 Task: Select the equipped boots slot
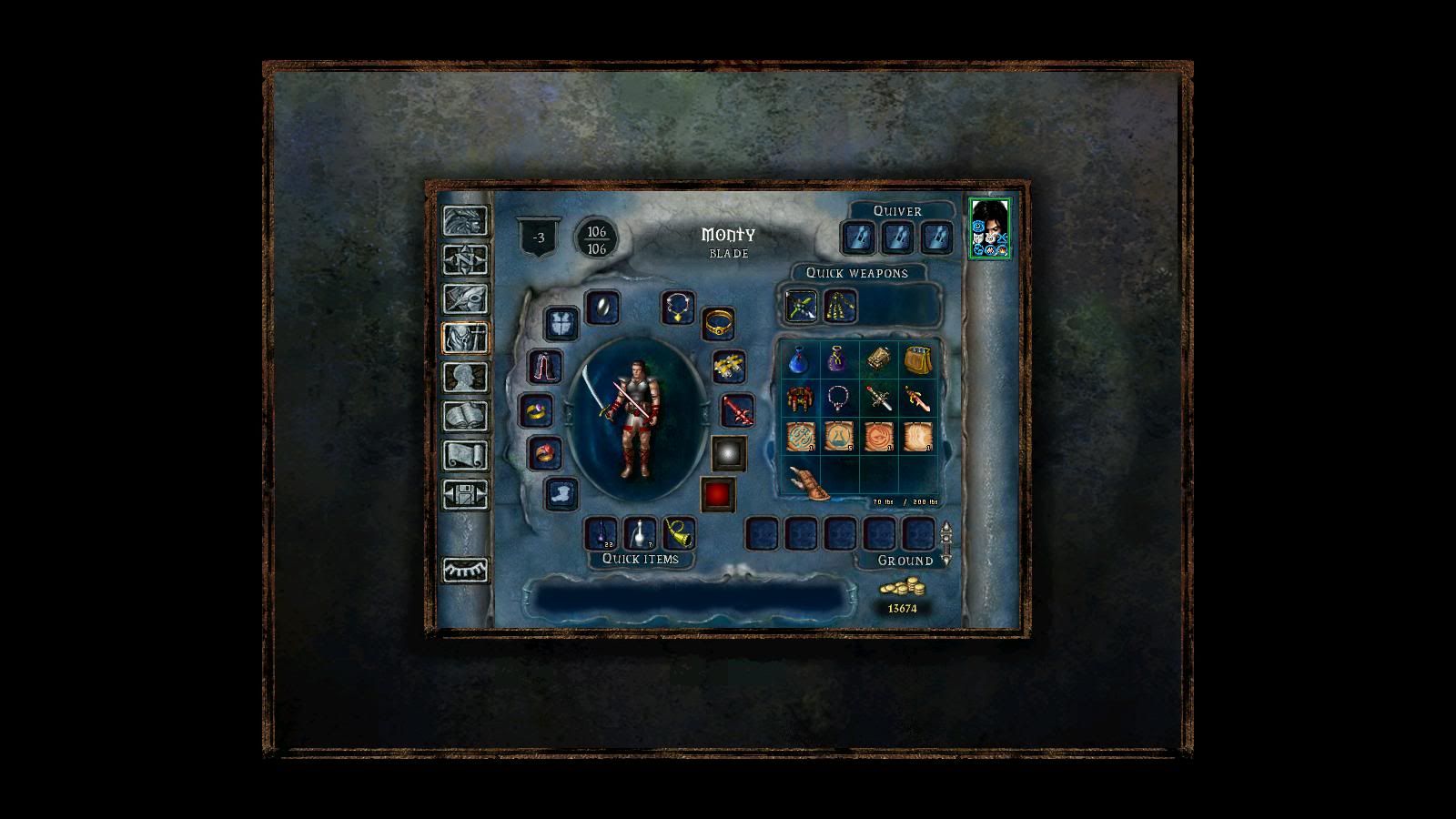coord(561,494)
